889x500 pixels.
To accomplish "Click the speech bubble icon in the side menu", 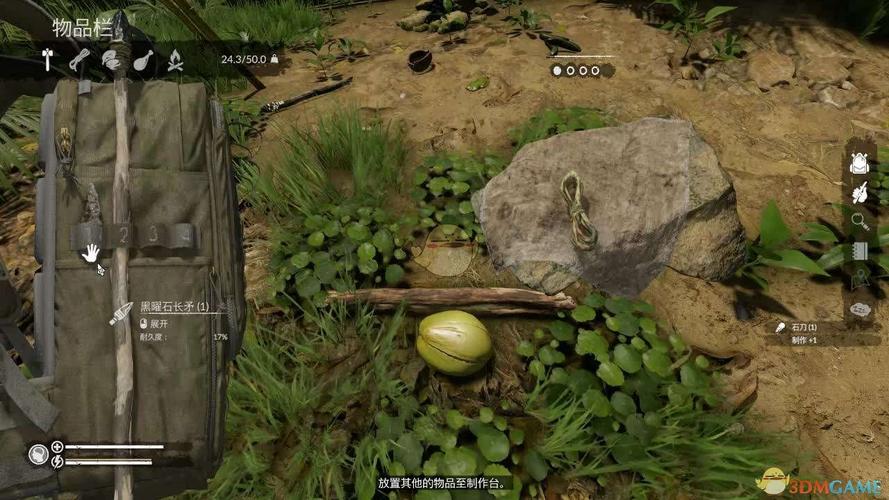I will [x=859, y=309].
